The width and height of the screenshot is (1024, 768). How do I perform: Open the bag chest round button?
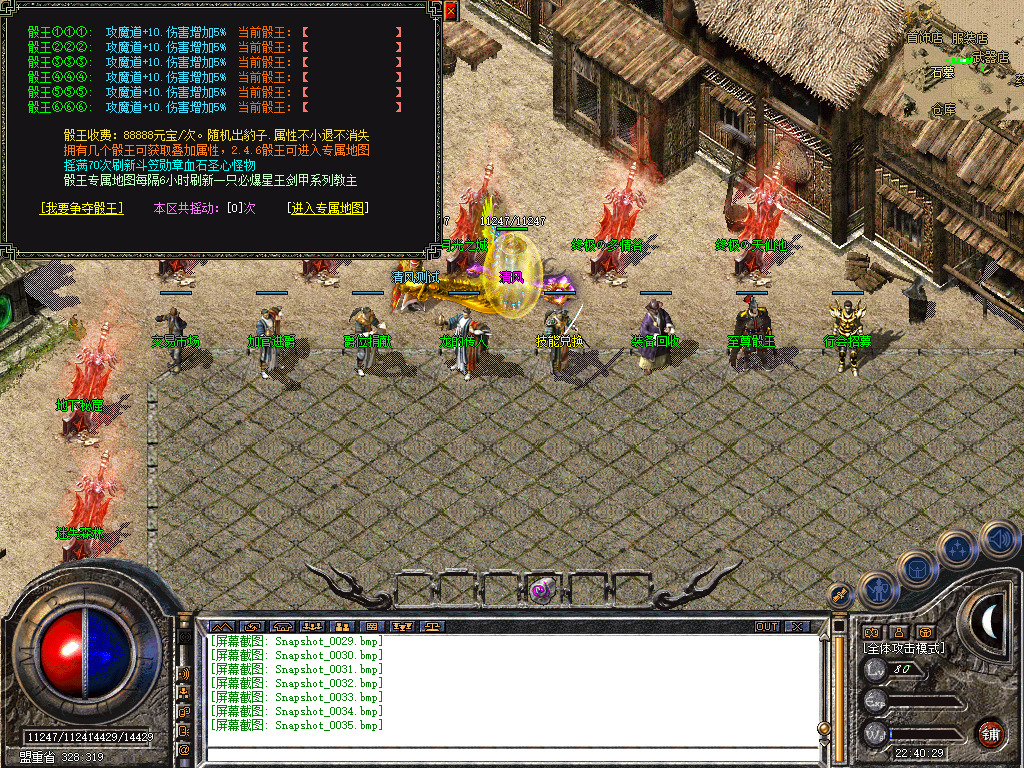tap(918, 569)
